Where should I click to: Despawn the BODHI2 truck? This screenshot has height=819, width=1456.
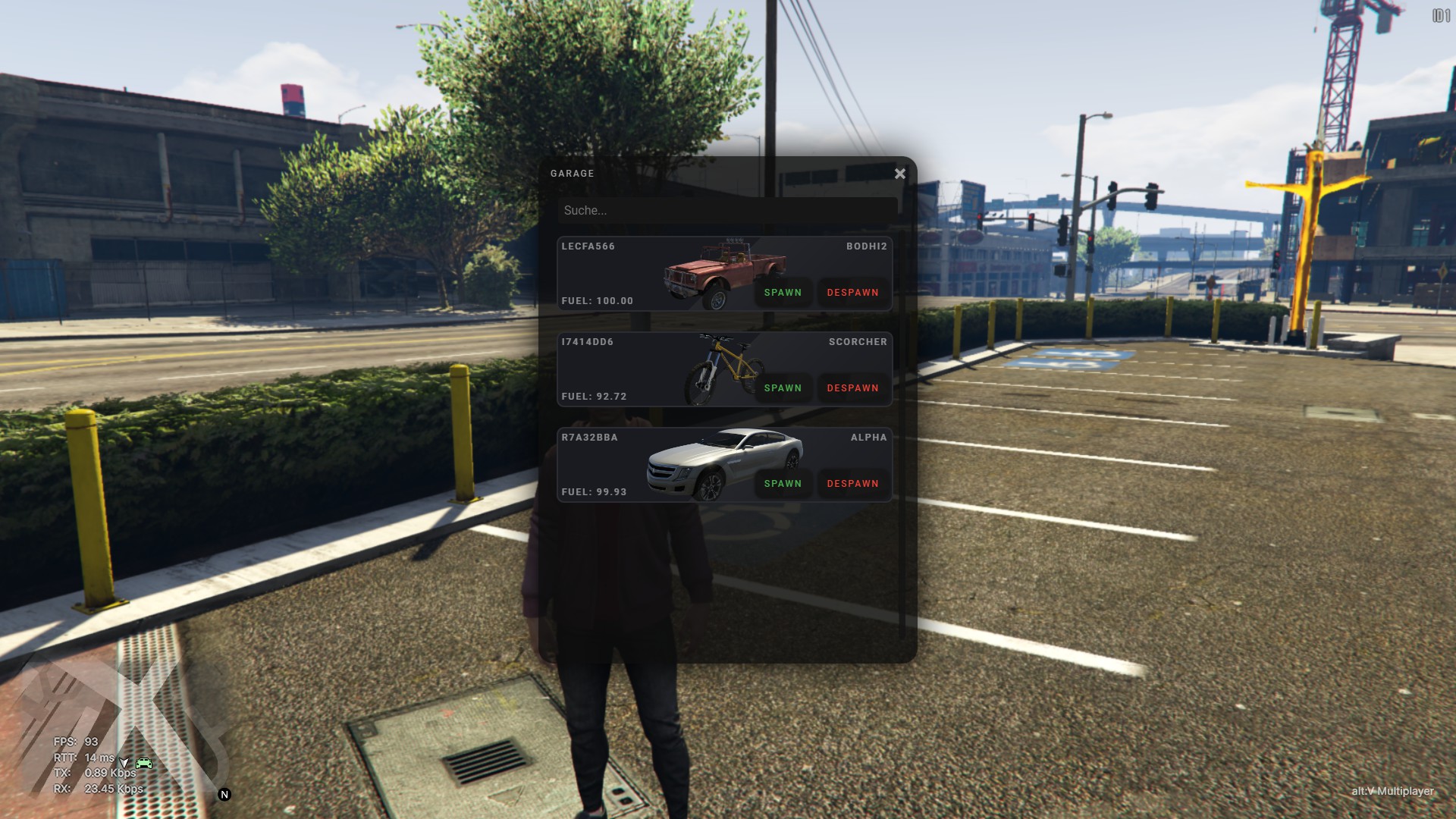point(852,293)
